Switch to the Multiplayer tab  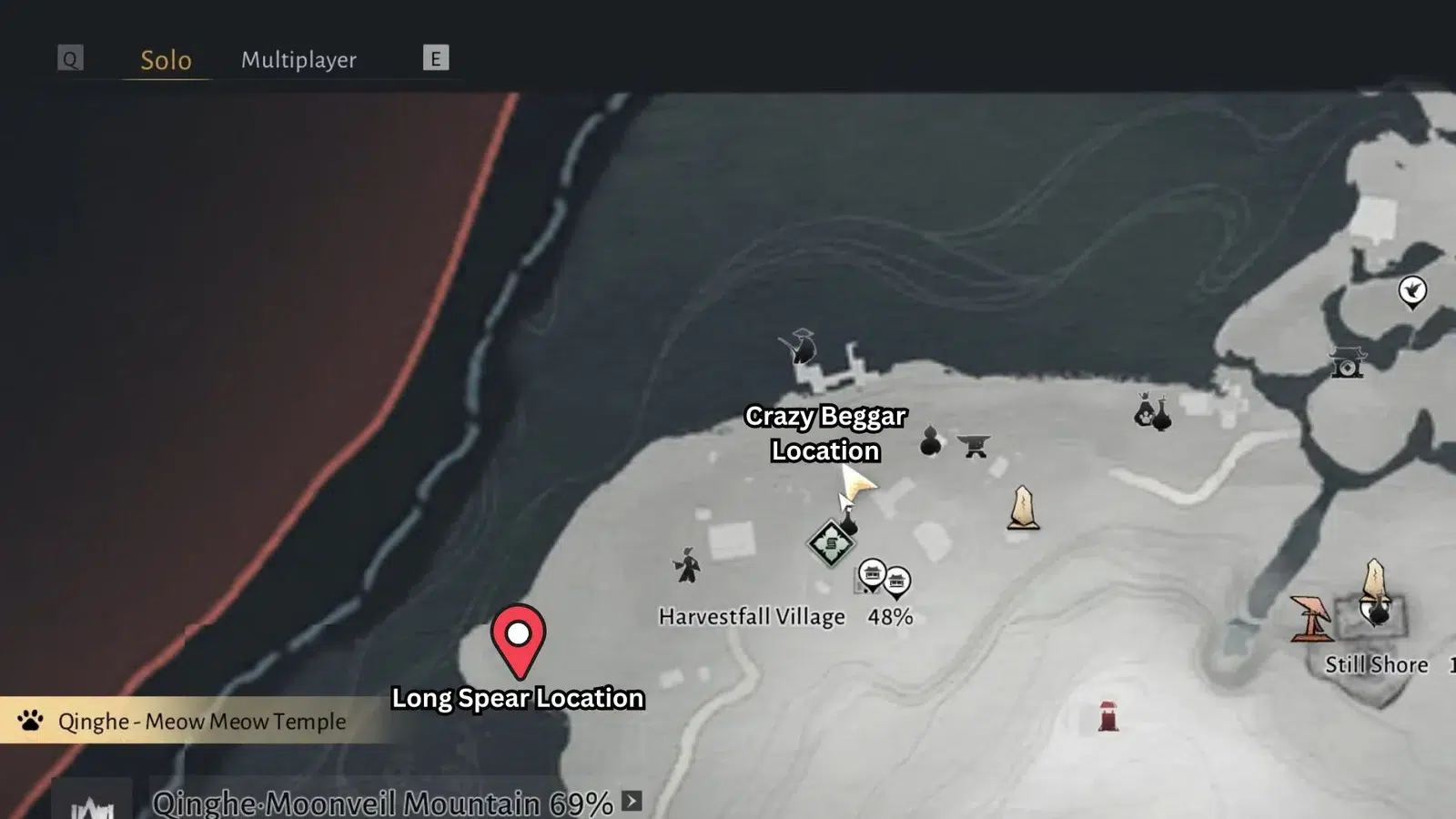click(298, 60)
